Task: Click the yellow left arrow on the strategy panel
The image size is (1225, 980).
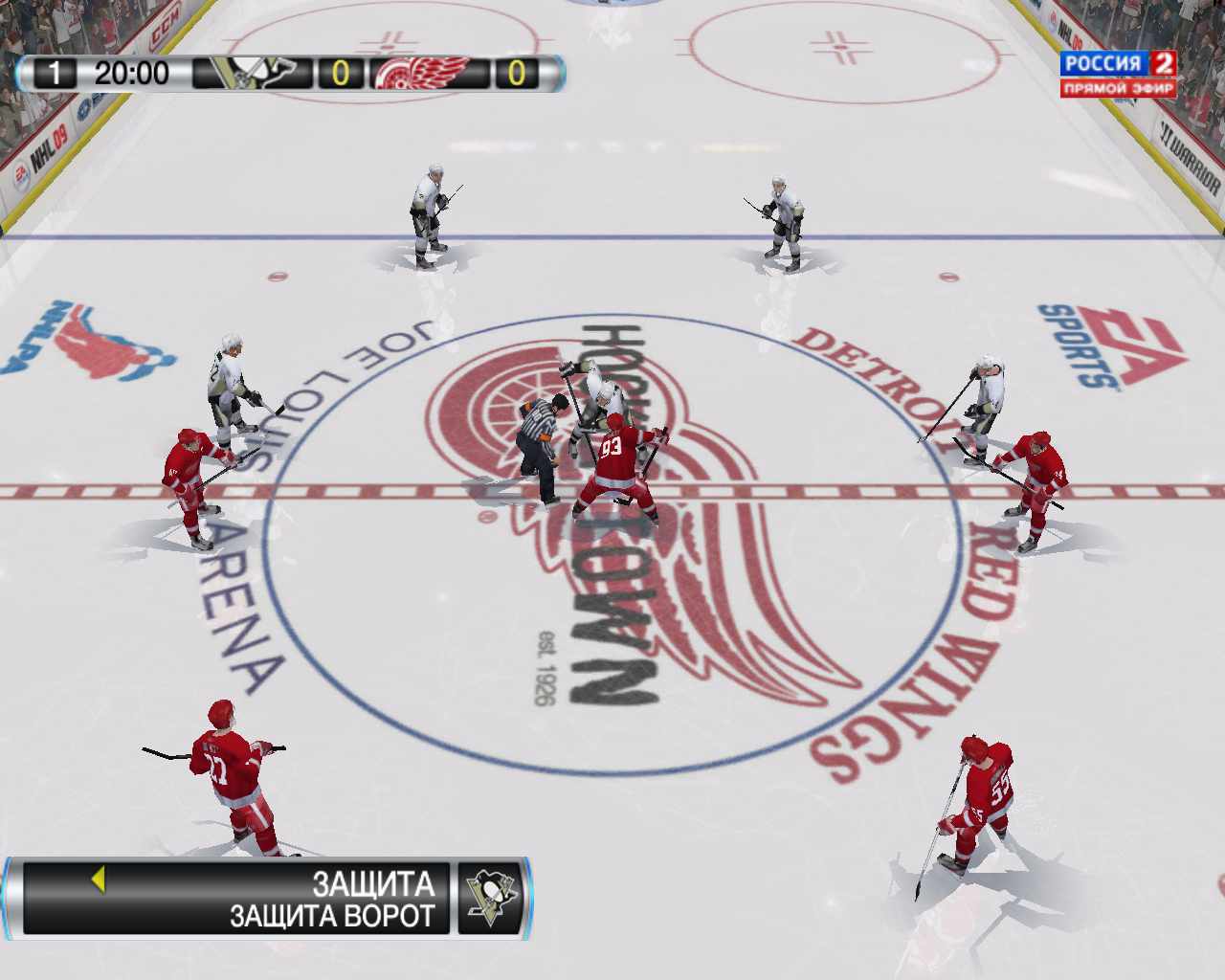Action: click(98, 880)
